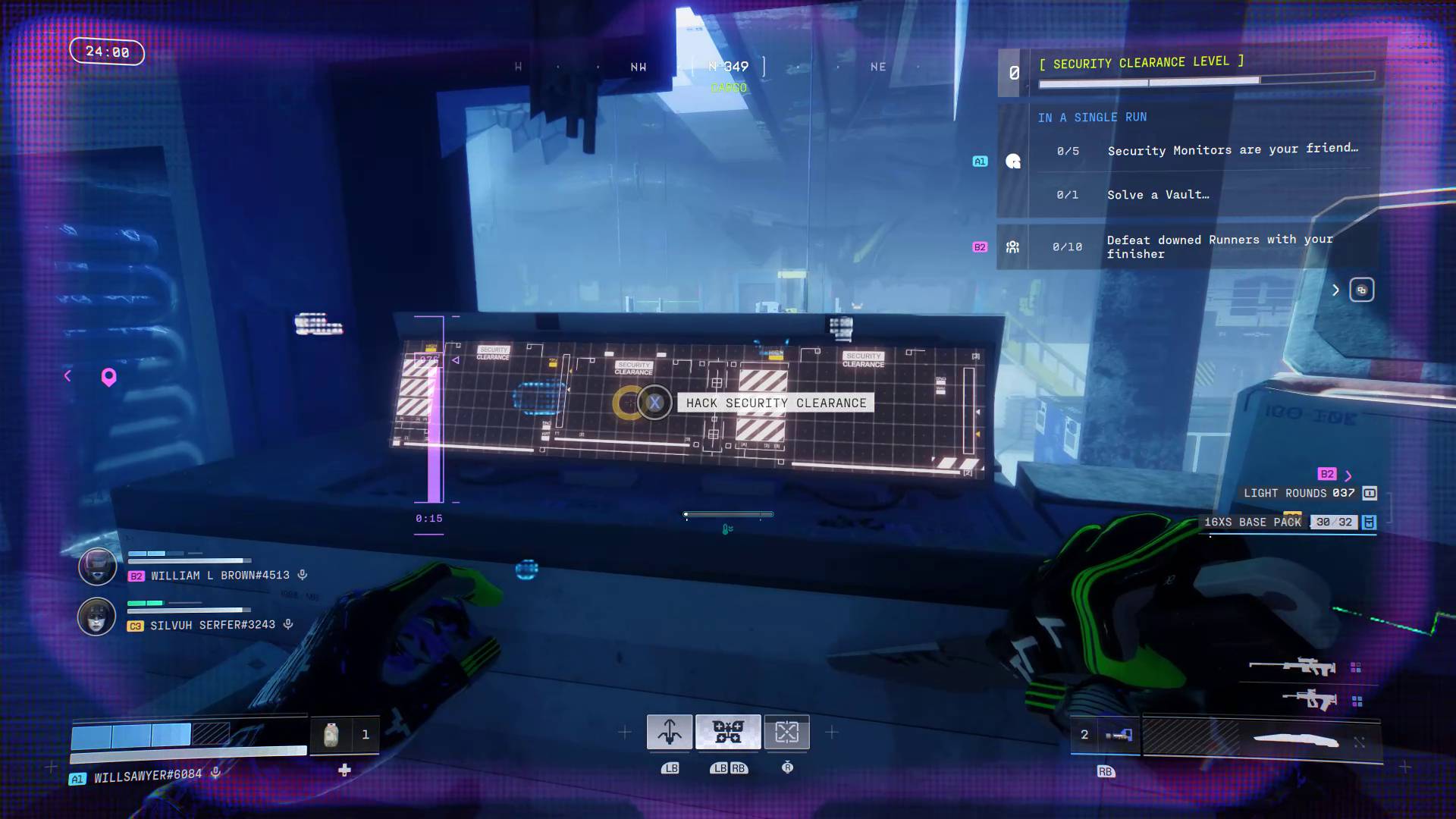1456x819 pixels.
Task: Expand the left map panel arrow
Action: [x=67, y=375]
